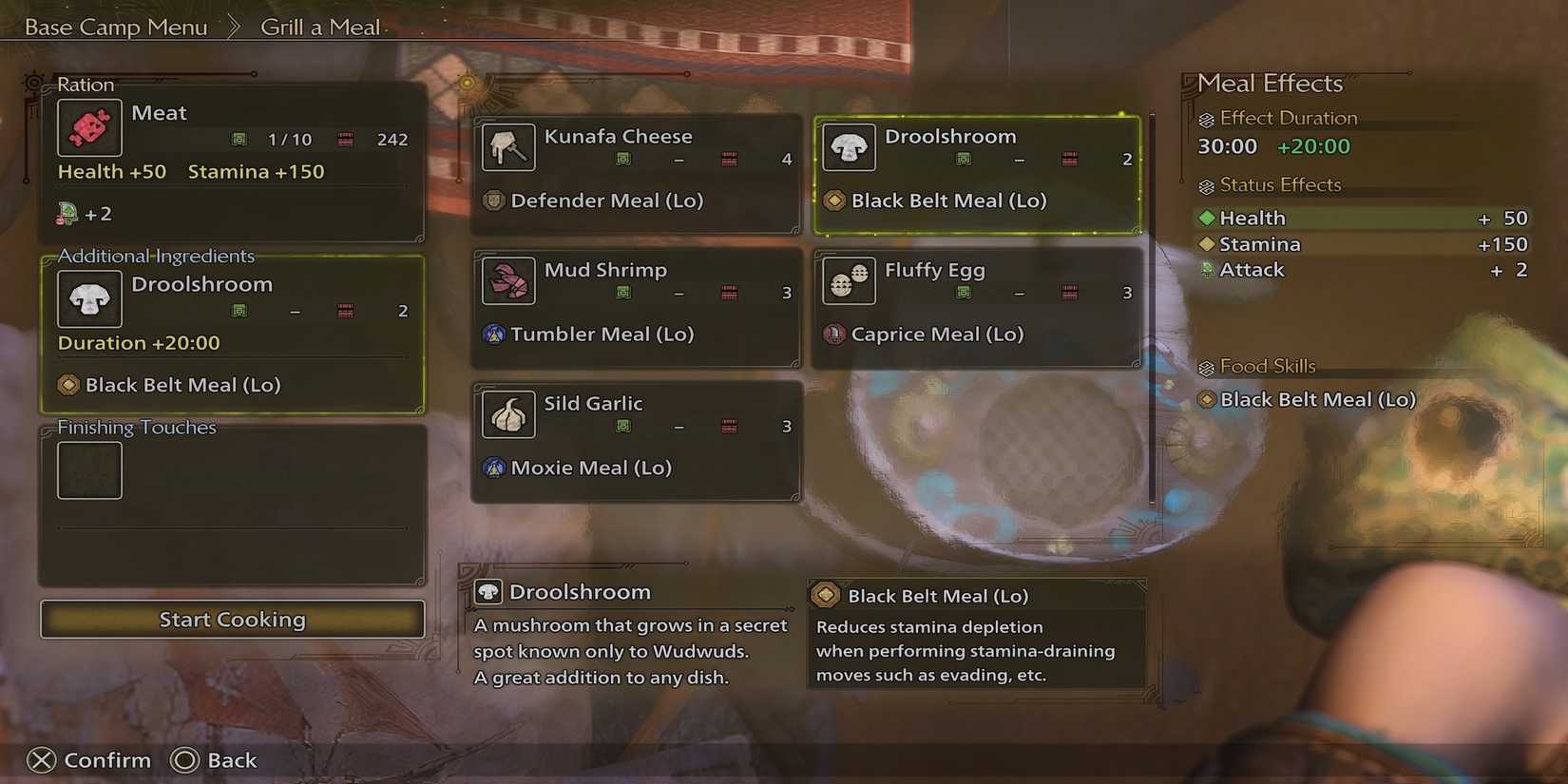Viewport: 1568px width, 784px height.
Task: Select the Caprice Meal (Lo) icon beside Fluffy Egg
Action: 835,335
